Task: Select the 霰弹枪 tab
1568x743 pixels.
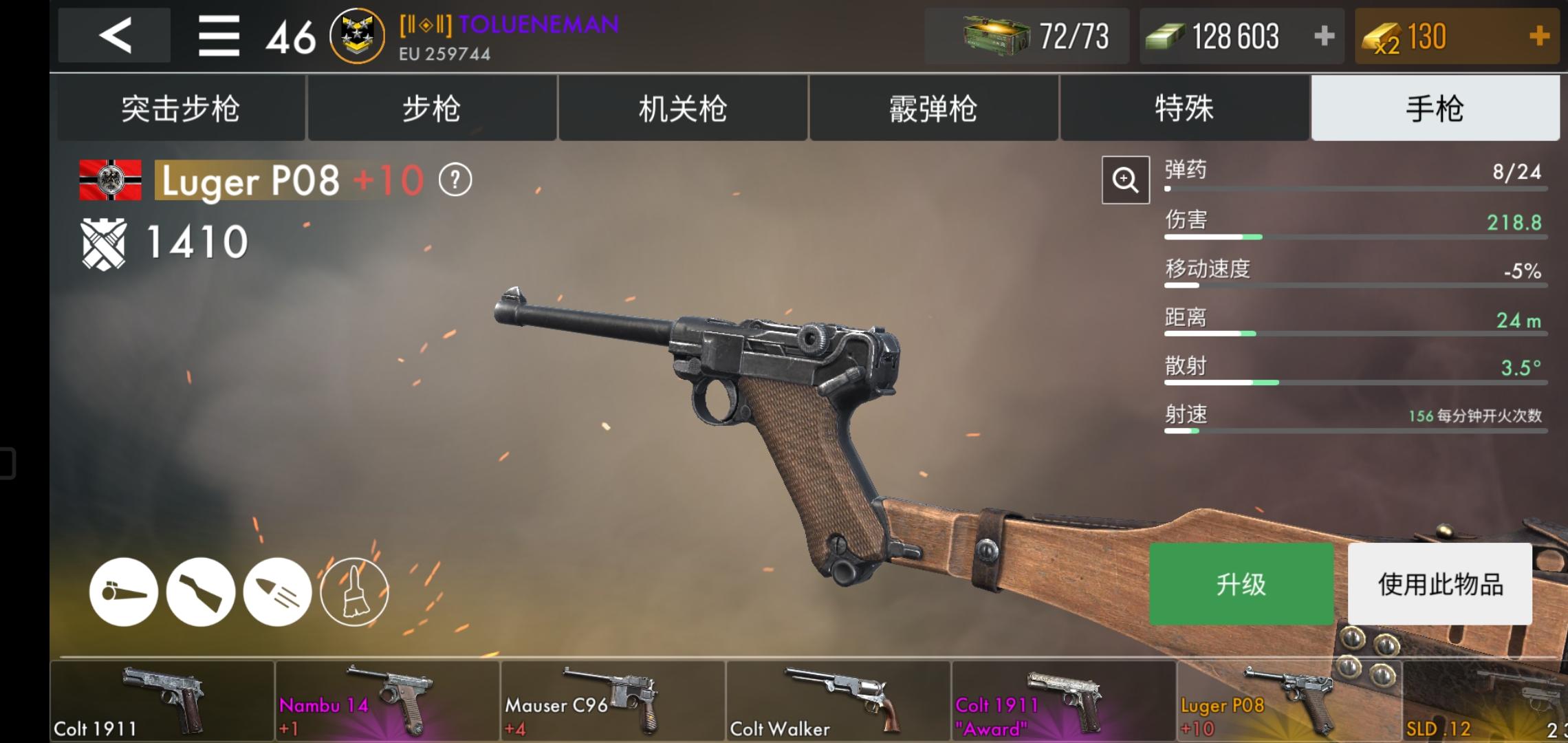Action: [933, 109]
